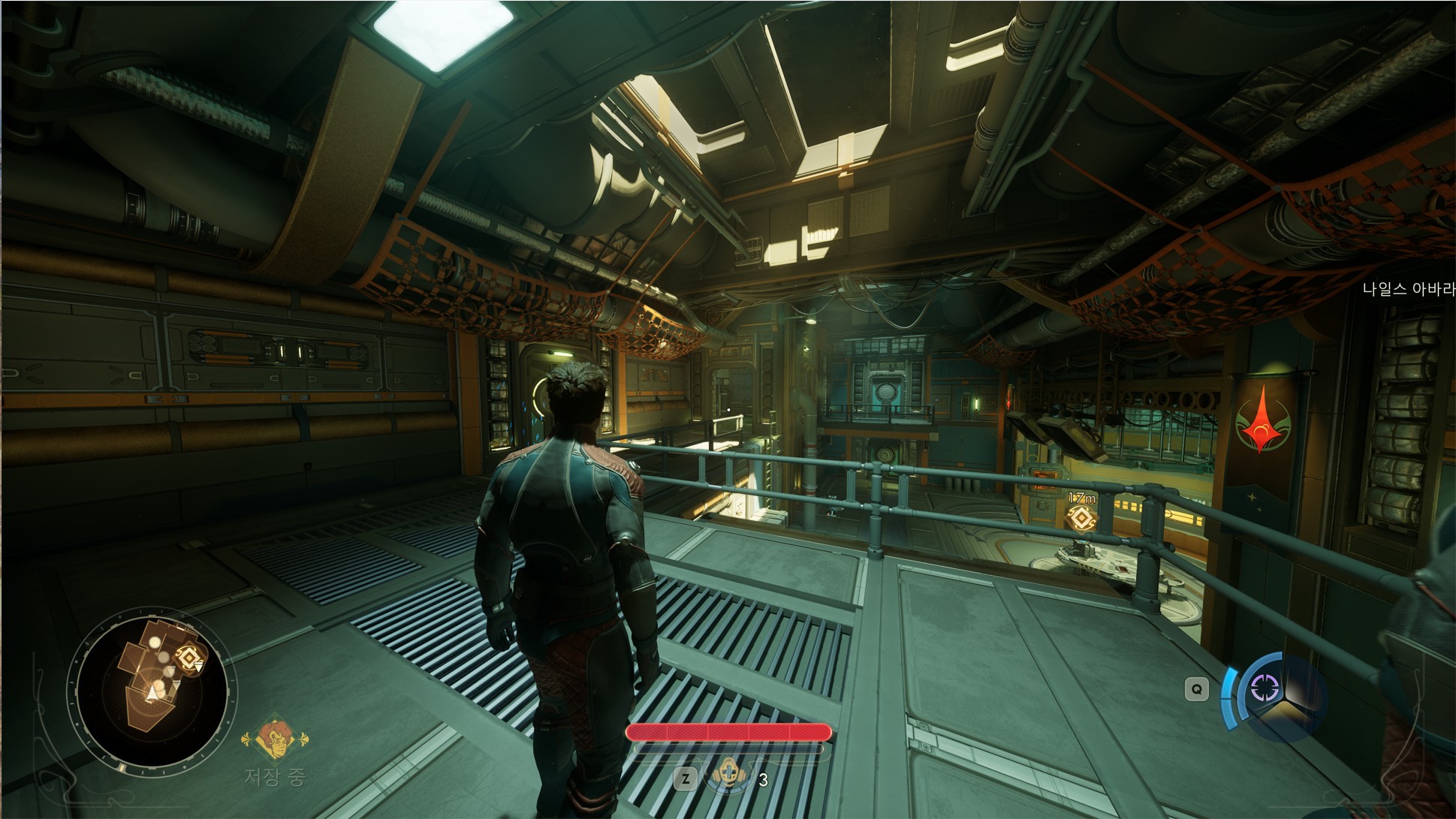Viewport: 1456px width, 819px height.
Task: Activate the purple crosshair ability icon
Action: pyautogui.click(x=1264, y=688)
